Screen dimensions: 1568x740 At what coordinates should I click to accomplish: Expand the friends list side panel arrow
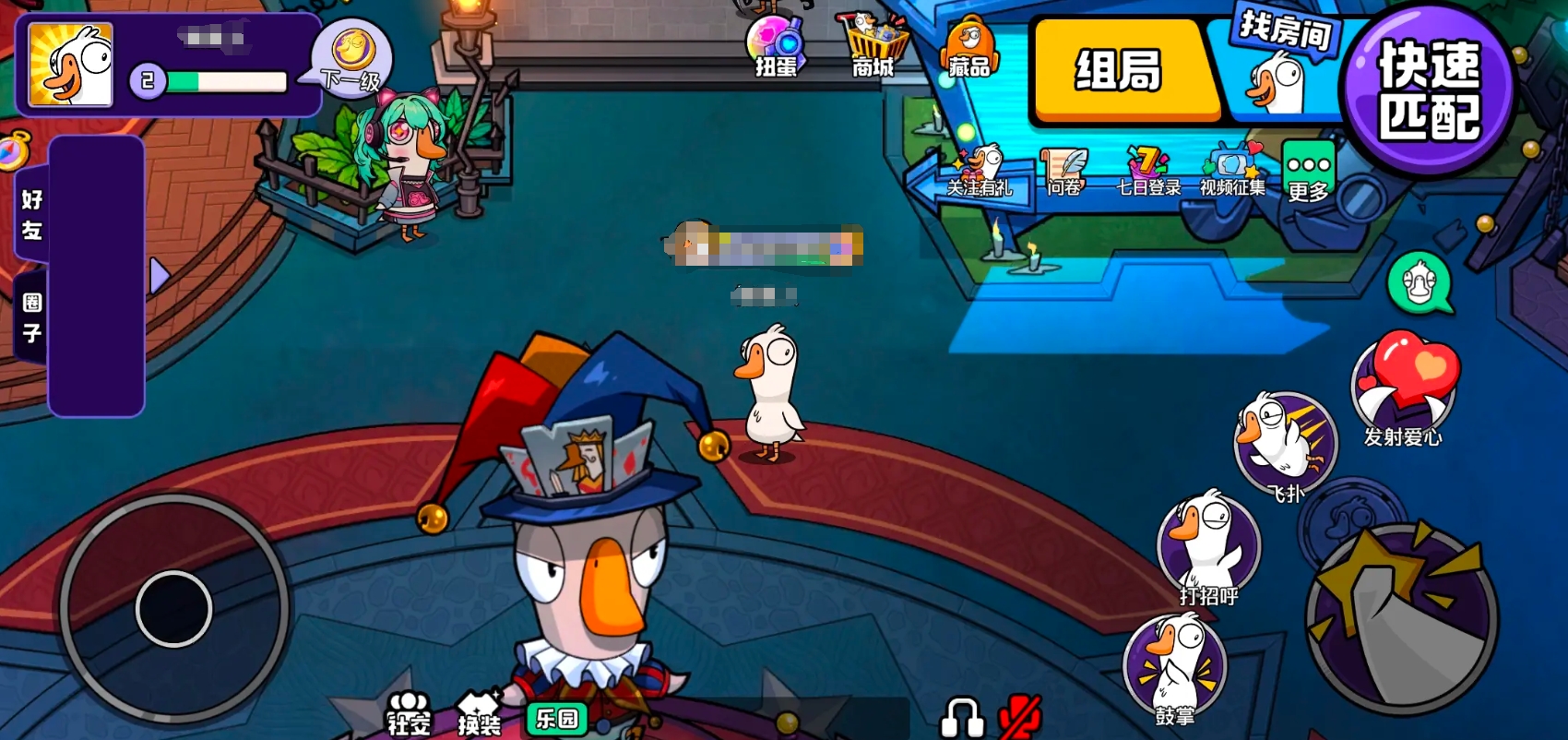(x=160, y=275)
